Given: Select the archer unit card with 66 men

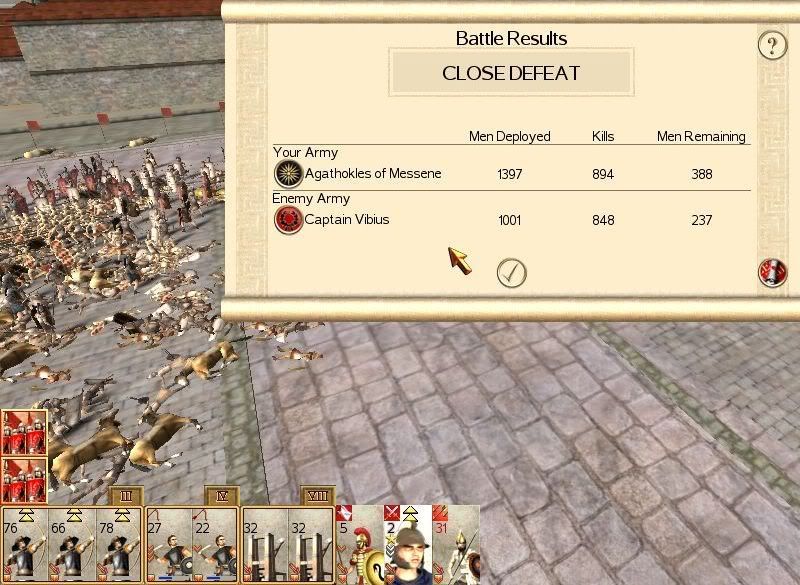Looking at the screenshot, I should pyautogui.click(x=69, y=546).
